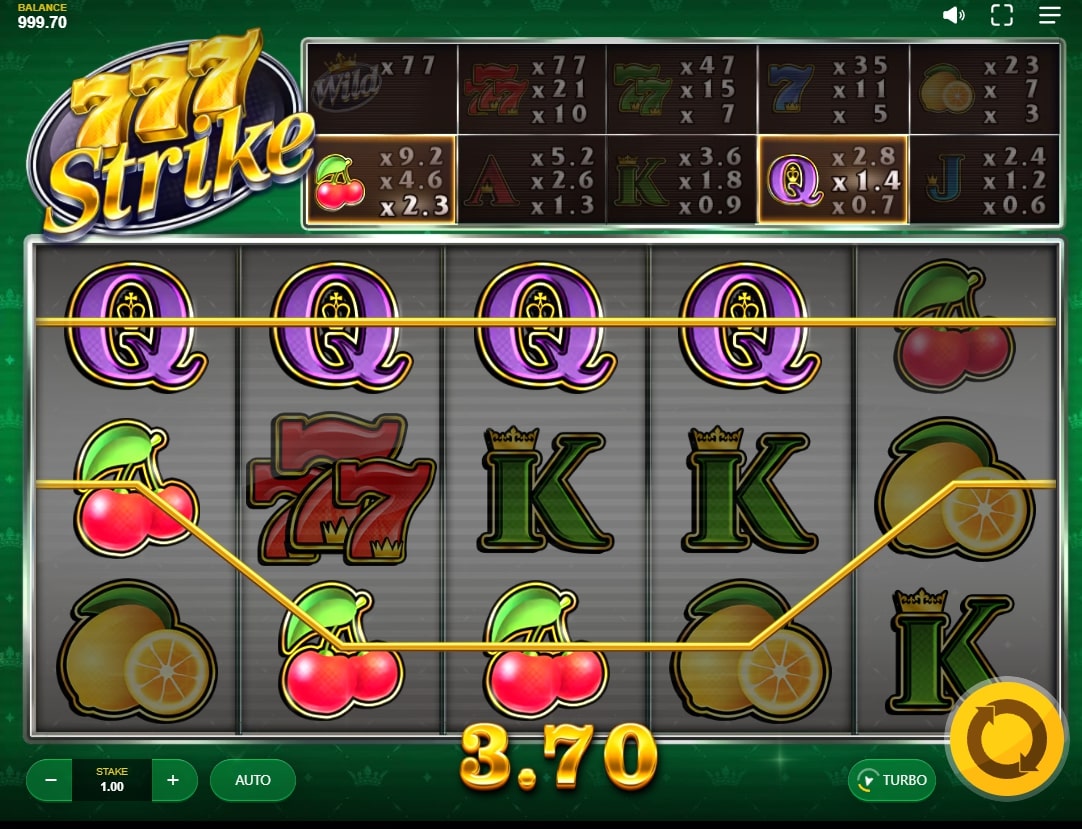Screen dimensions: 1082x829
Task: Mute the game sound
Action: 954,15
